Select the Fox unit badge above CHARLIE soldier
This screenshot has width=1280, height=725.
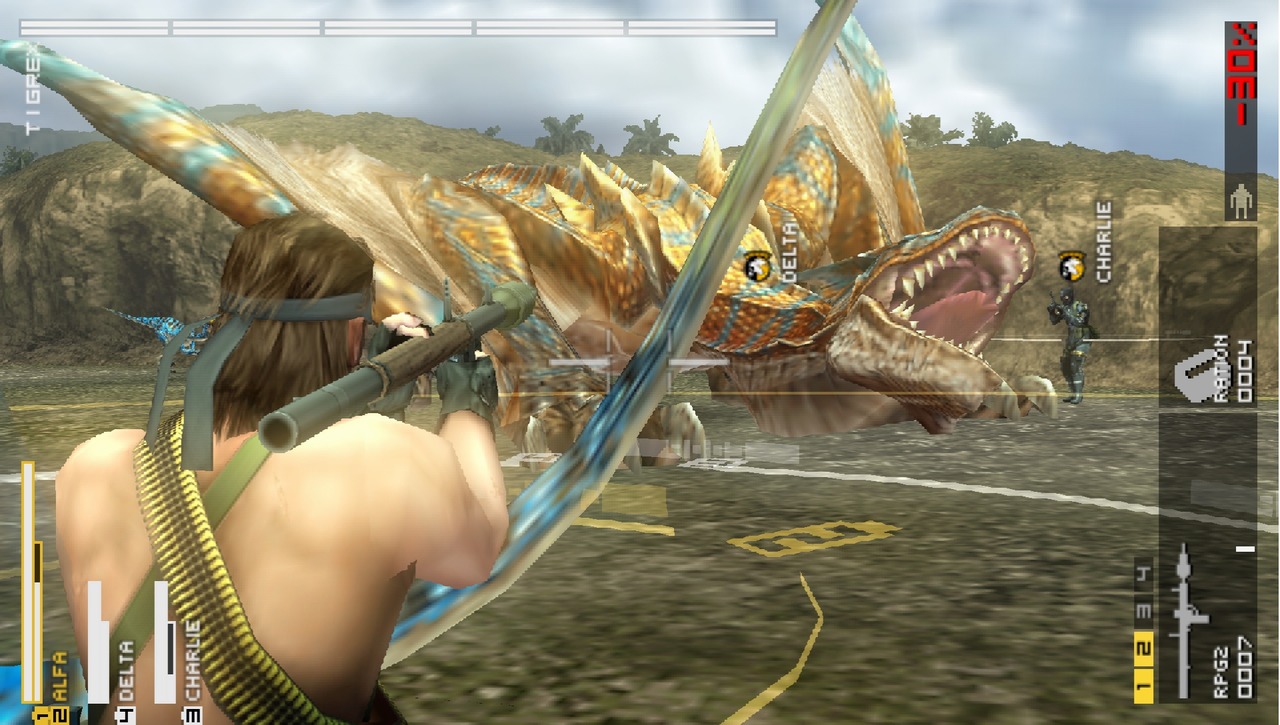click(x=1071, y=266)
